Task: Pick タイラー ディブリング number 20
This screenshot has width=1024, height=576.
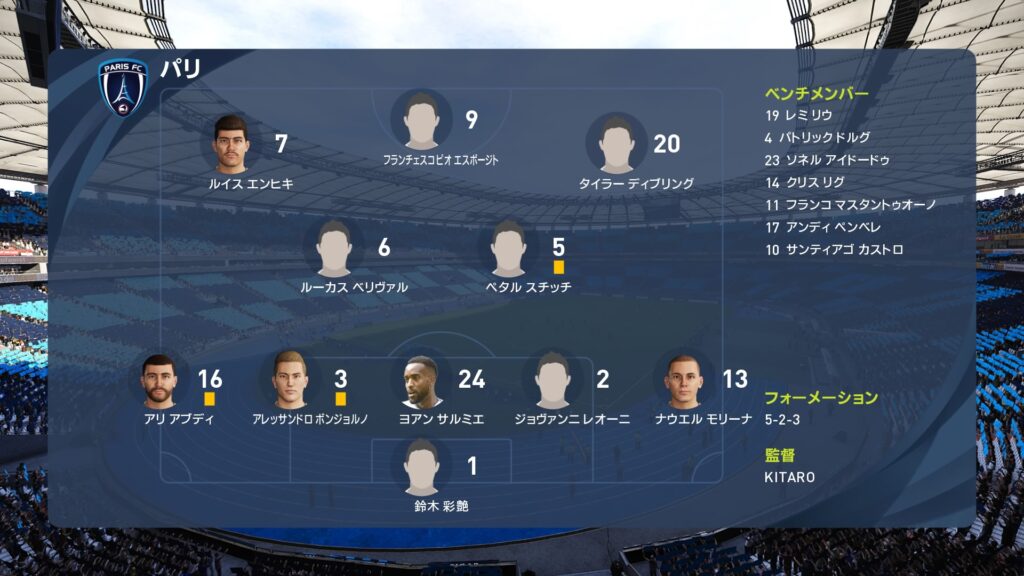Action: coord(616,144)
